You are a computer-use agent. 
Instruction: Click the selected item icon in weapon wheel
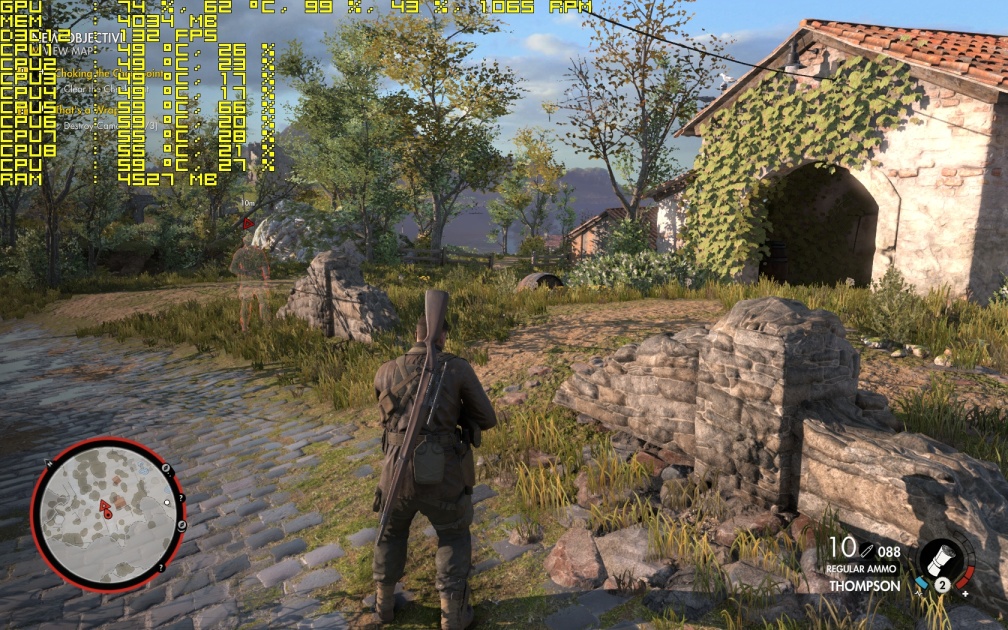click(x=943, y=559)
